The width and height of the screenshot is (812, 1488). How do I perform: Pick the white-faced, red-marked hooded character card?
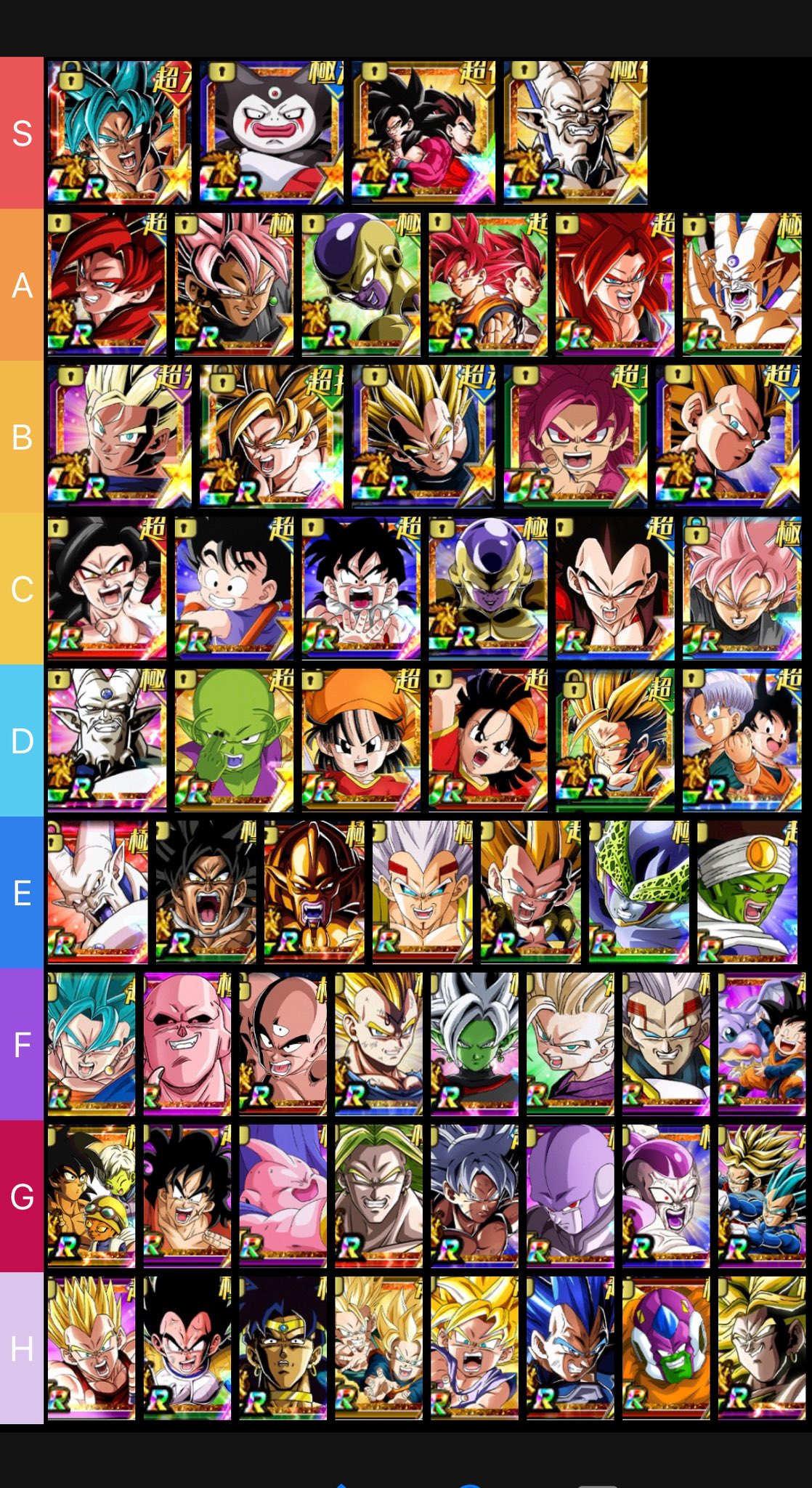[272, 132]
